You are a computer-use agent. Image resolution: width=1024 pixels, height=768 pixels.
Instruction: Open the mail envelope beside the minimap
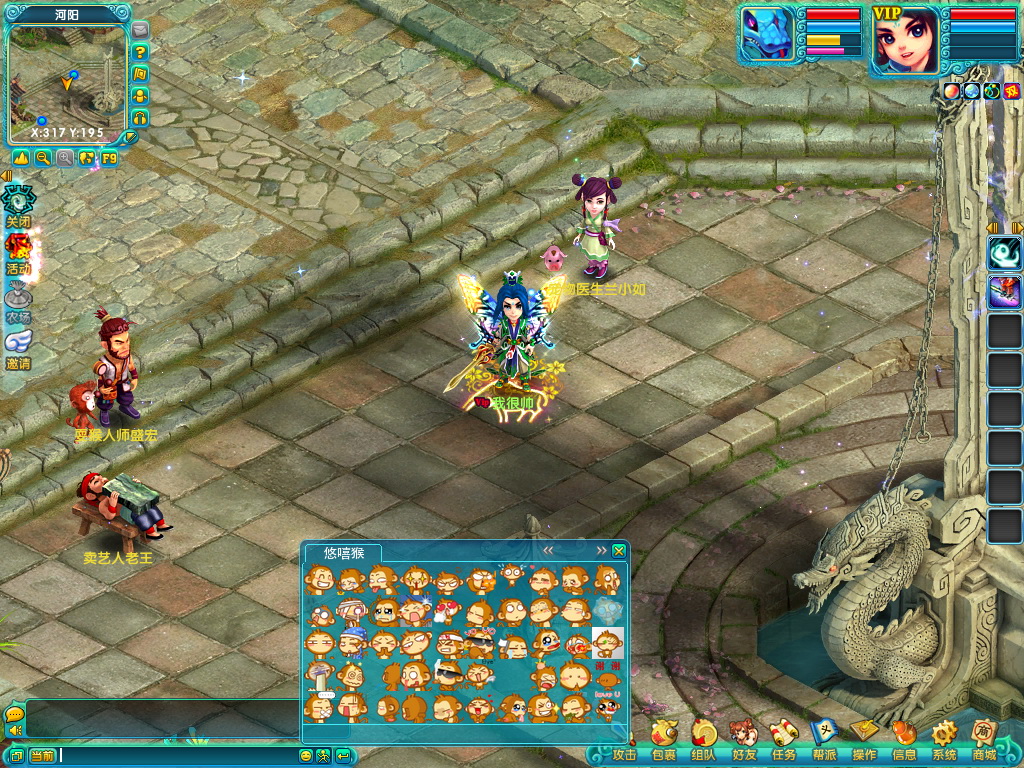tap(140, 30)
